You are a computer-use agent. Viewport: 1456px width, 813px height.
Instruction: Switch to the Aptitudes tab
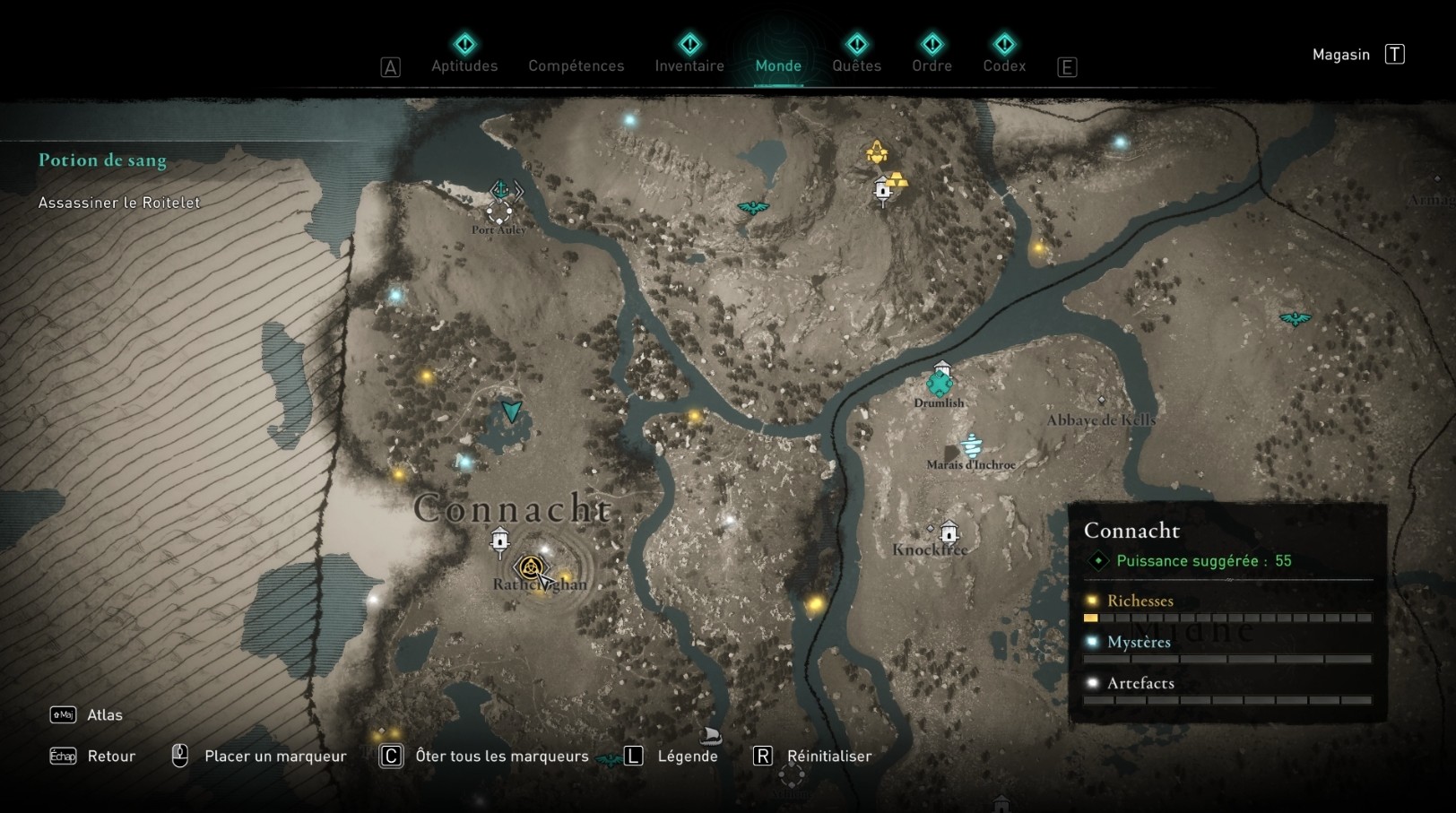[x=464, y=65]
